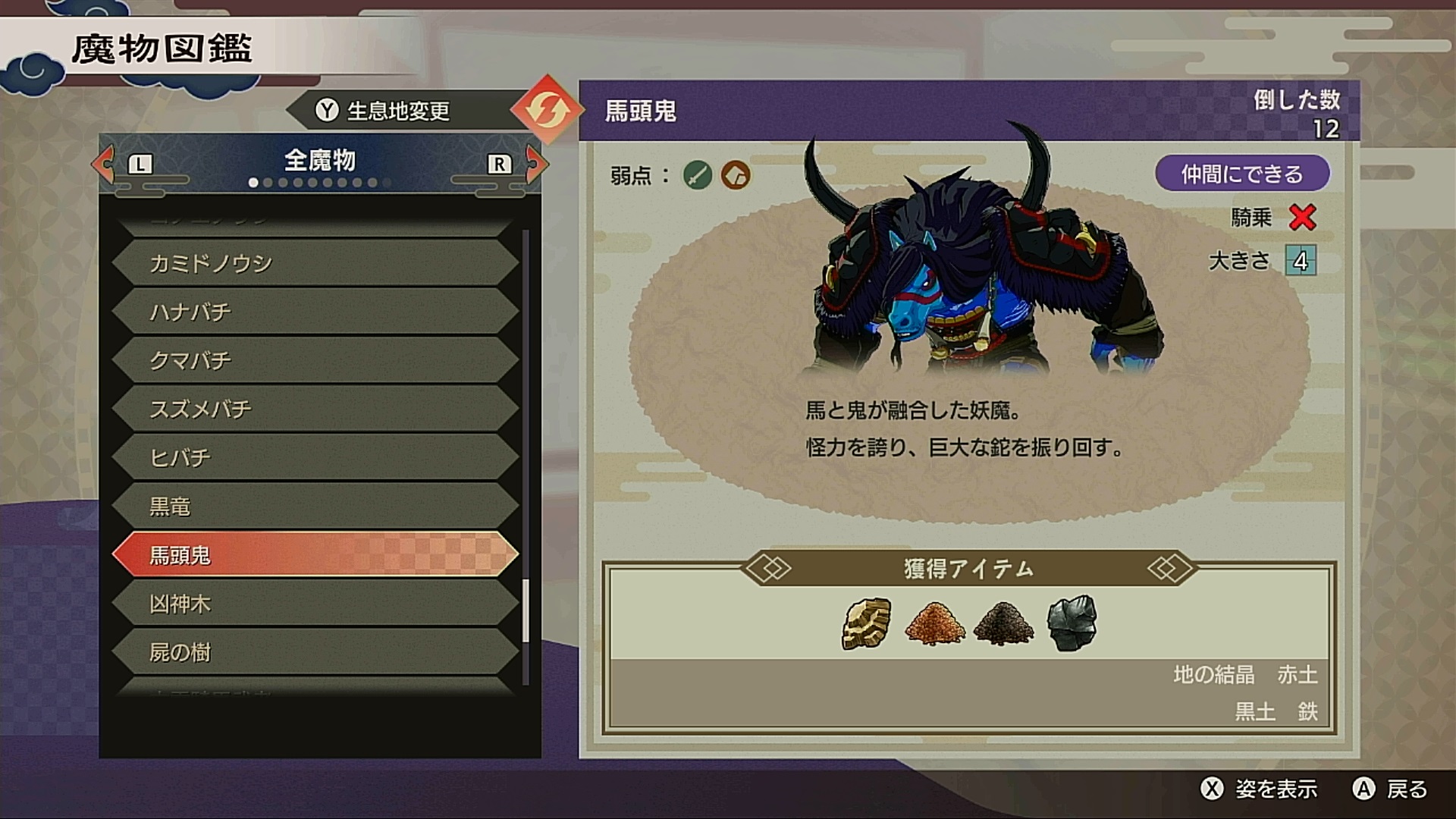Choose the ハナバチ entry

(x=315, y=312)
